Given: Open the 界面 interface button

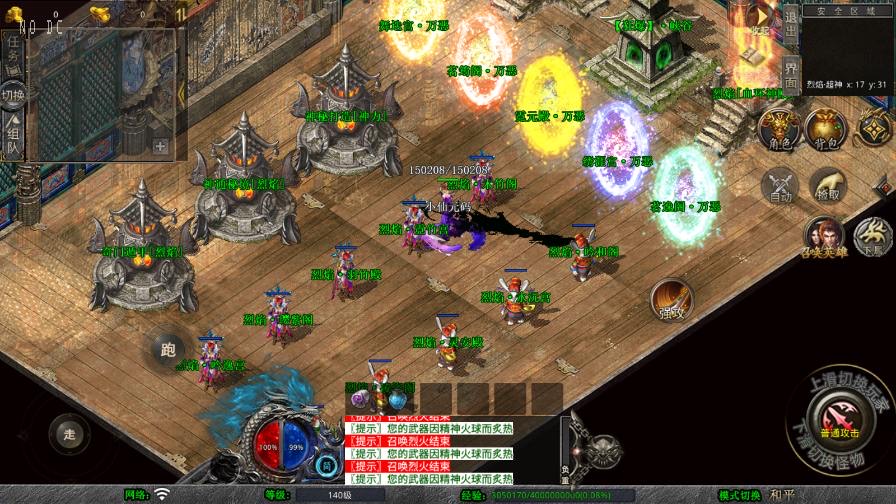Looking at the screenshot, I should tap(790, 73).
